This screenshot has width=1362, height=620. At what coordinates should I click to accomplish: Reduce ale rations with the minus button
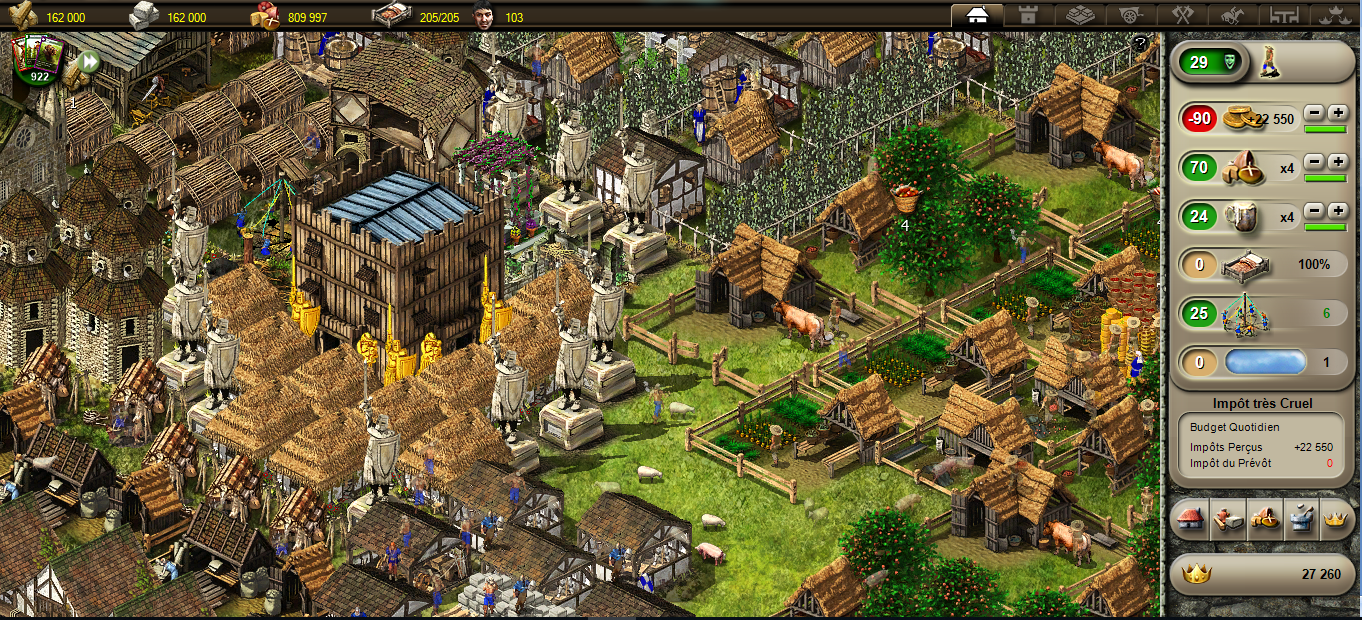pyautogui.click(x=1314, y=211)
